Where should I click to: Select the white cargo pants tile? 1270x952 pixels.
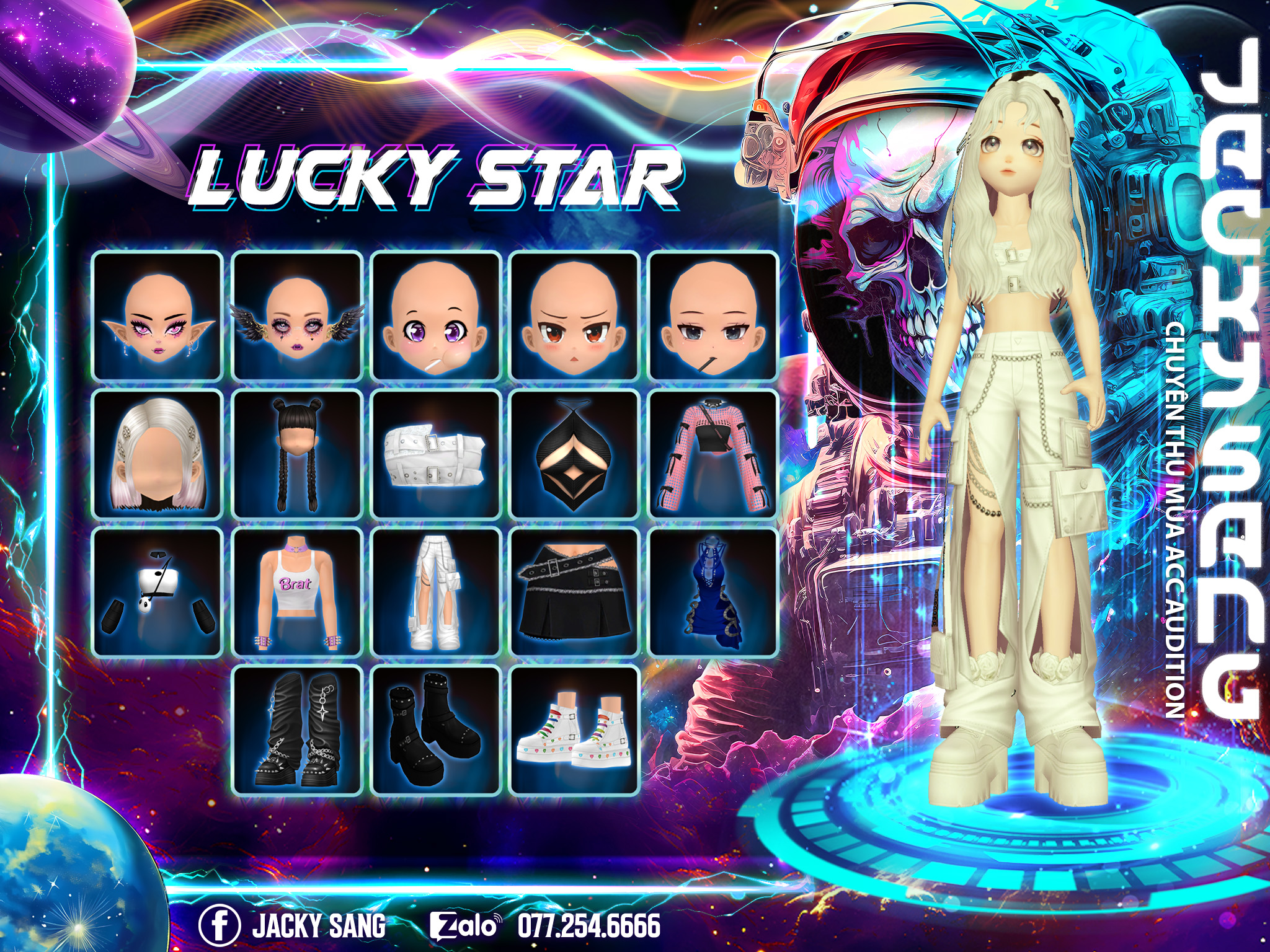coord(436,593)
